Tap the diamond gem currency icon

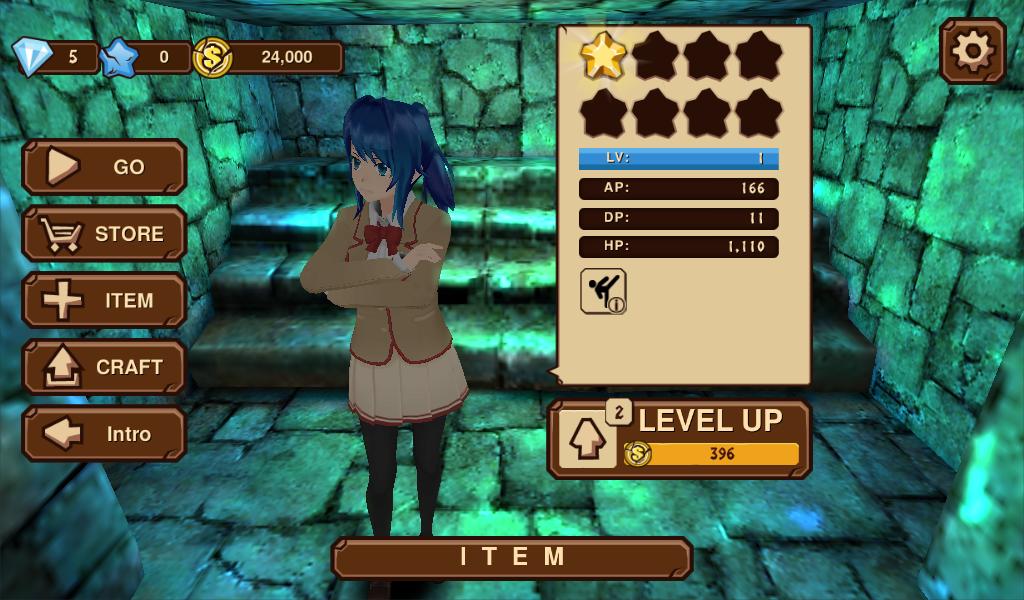[31, 57]
